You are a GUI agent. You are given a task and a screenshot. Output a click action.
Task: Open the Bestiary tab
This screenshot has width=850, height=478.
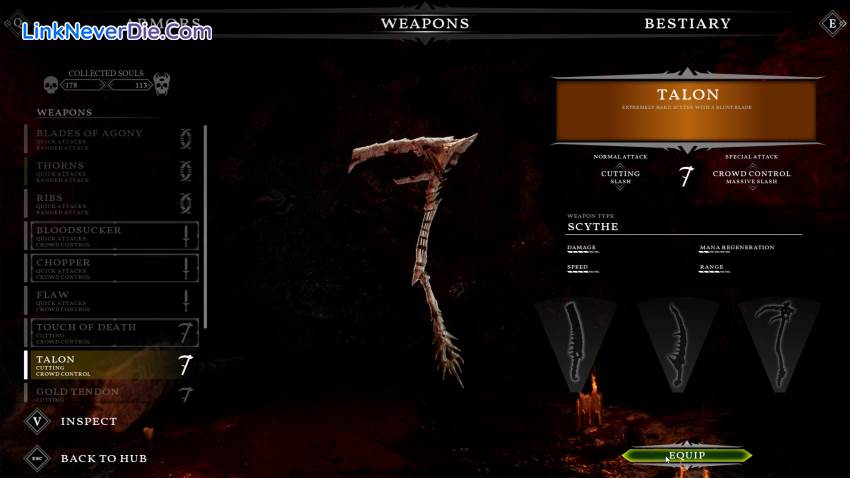(x=687, y=23)
